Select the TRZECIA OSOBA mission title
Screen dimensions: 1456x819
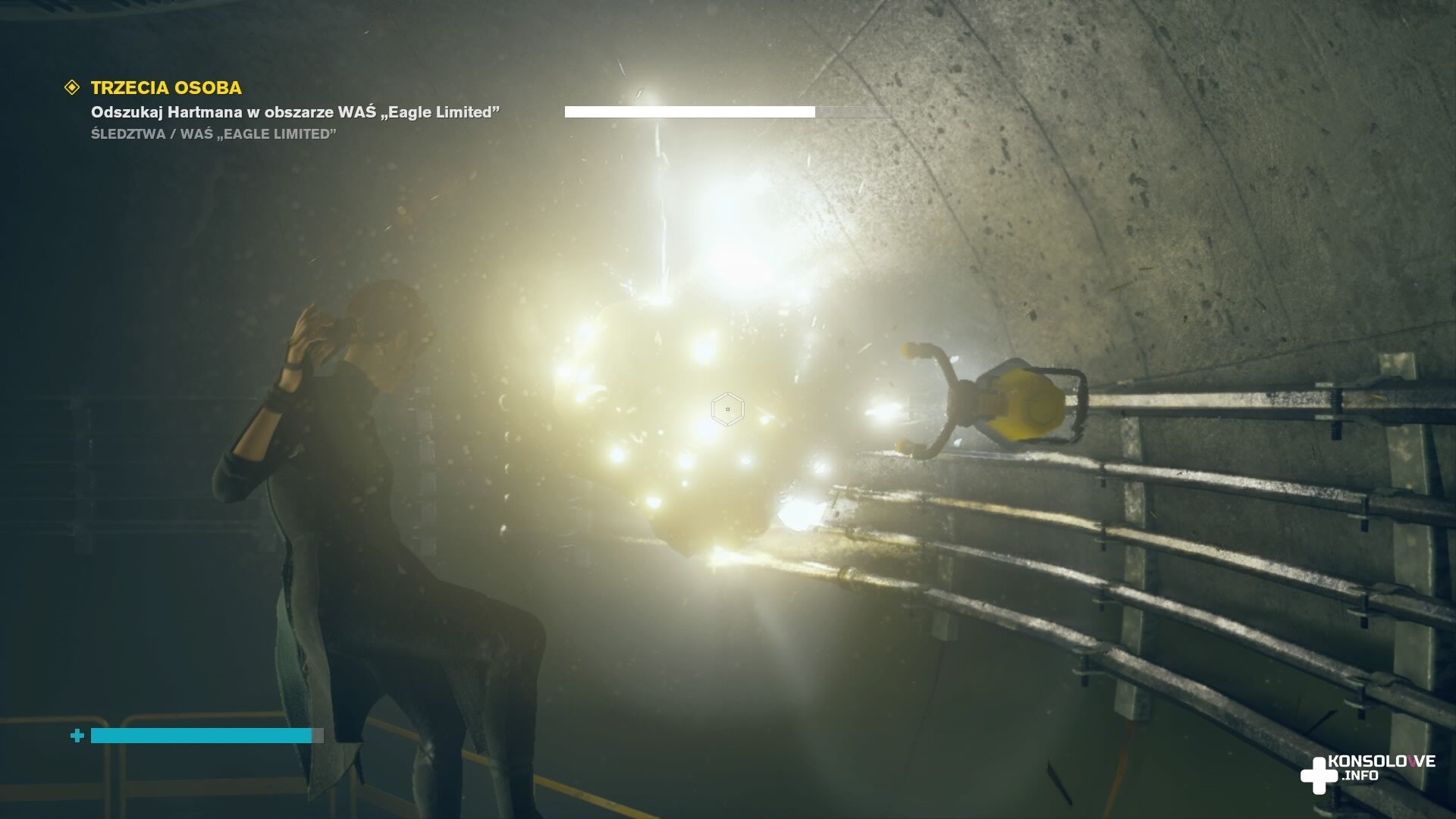[x=166, y=88]
